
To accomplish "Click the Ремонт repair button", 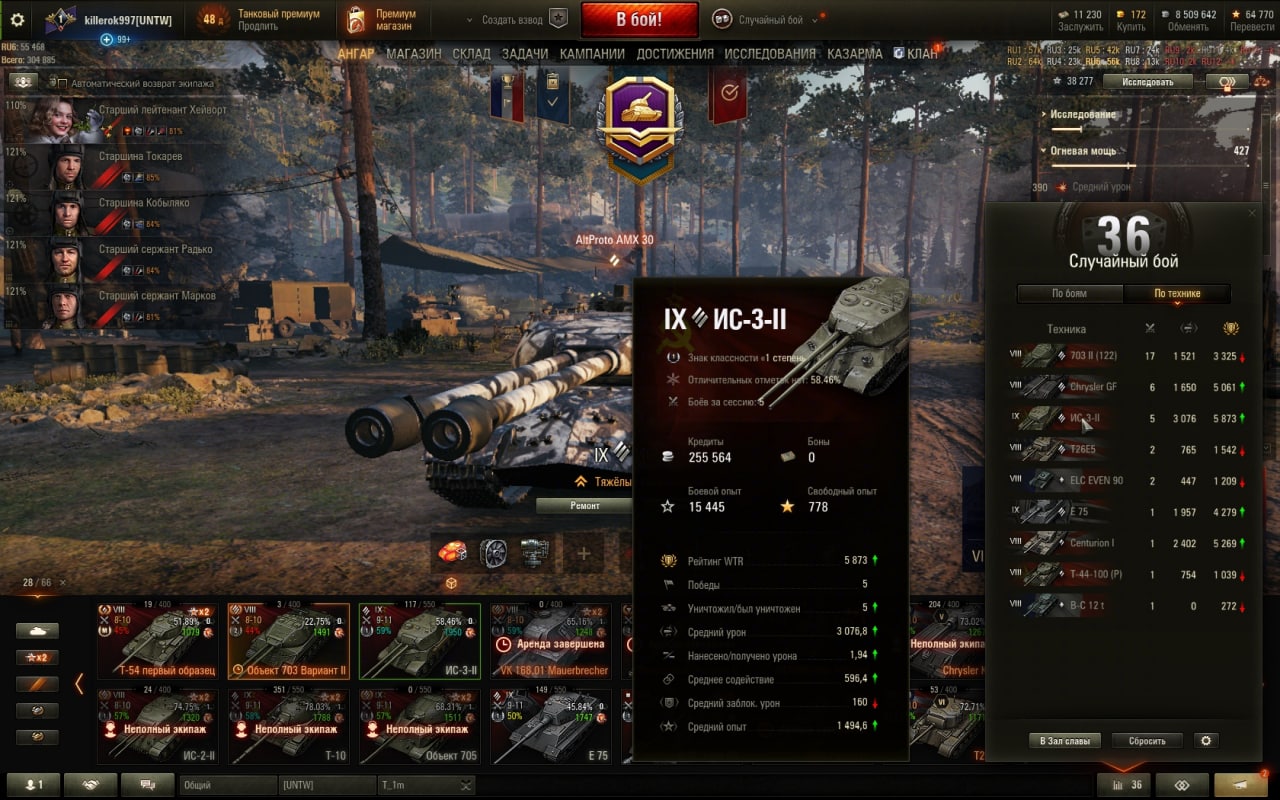I will pos(585,506).
